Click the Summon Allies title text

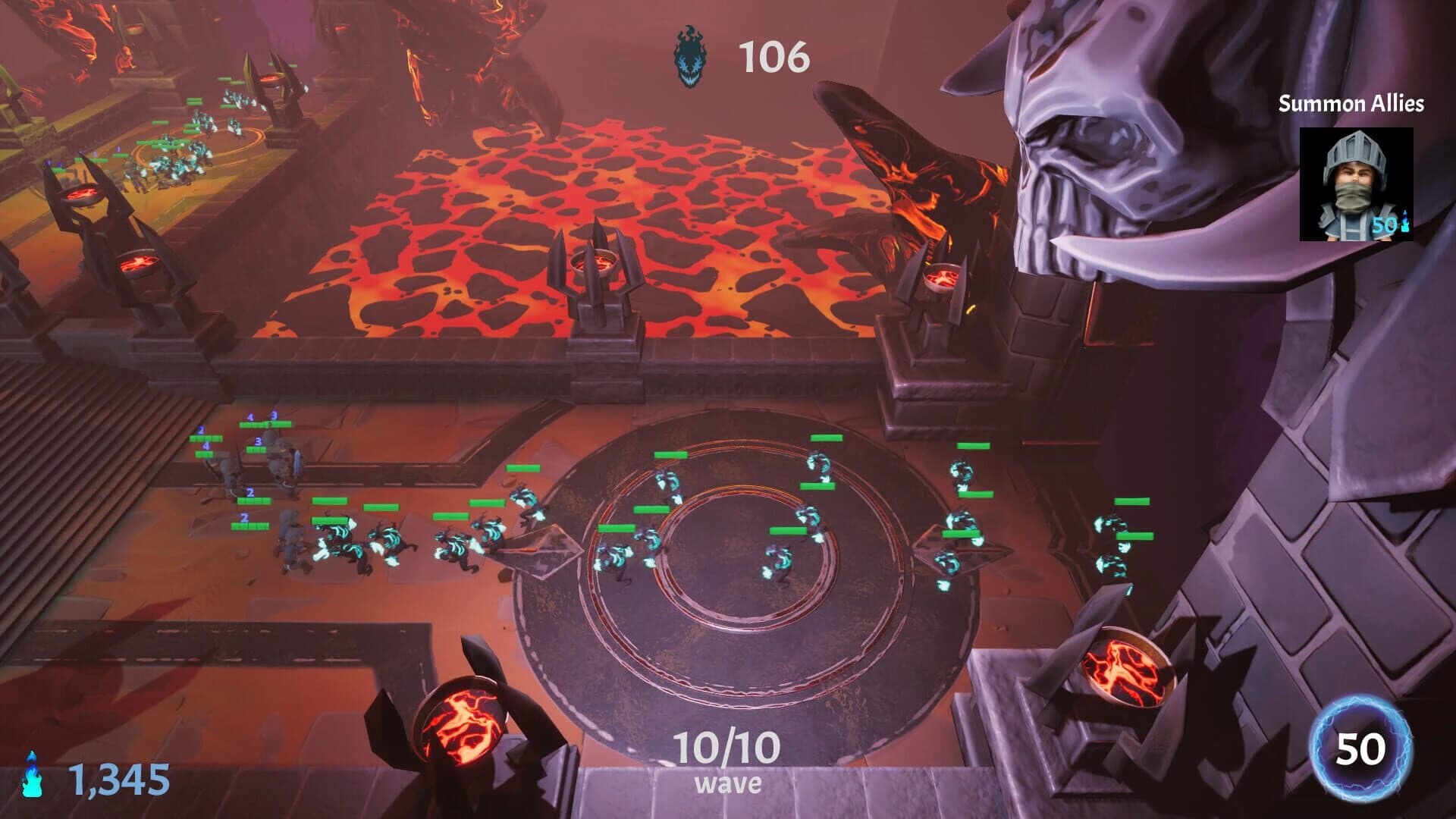pos(1351,105)
